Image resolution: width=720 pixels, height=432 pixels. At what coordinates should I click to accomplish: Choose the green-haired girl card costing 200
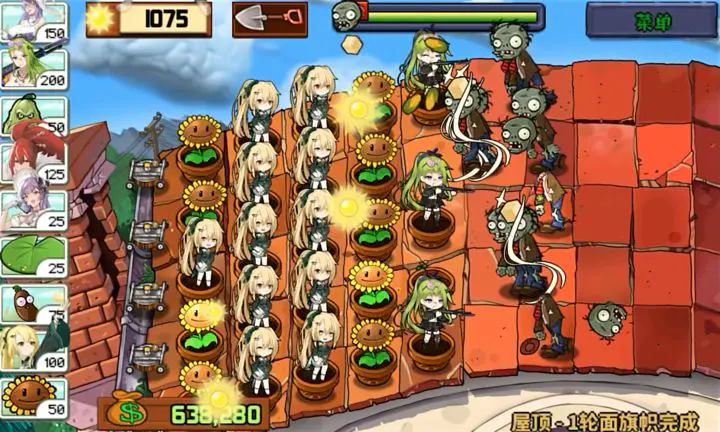coord(32,67)
